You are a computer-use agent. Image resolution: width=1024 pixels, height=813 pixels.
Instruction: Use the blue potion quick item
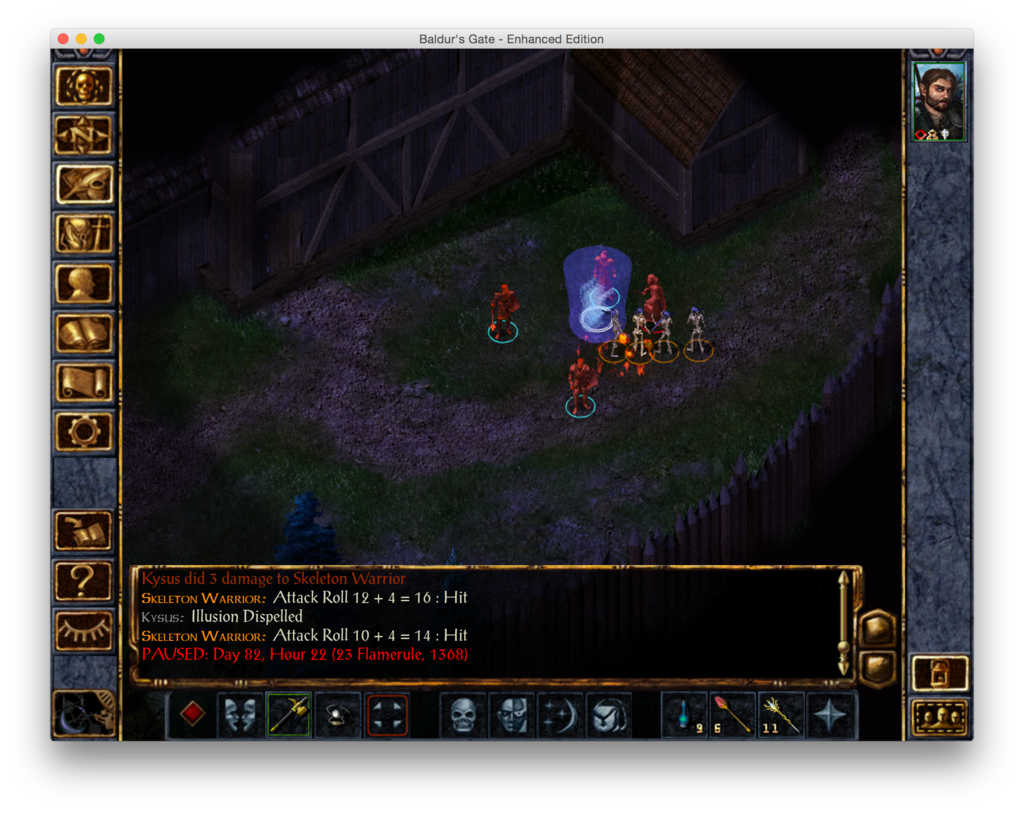685,715
